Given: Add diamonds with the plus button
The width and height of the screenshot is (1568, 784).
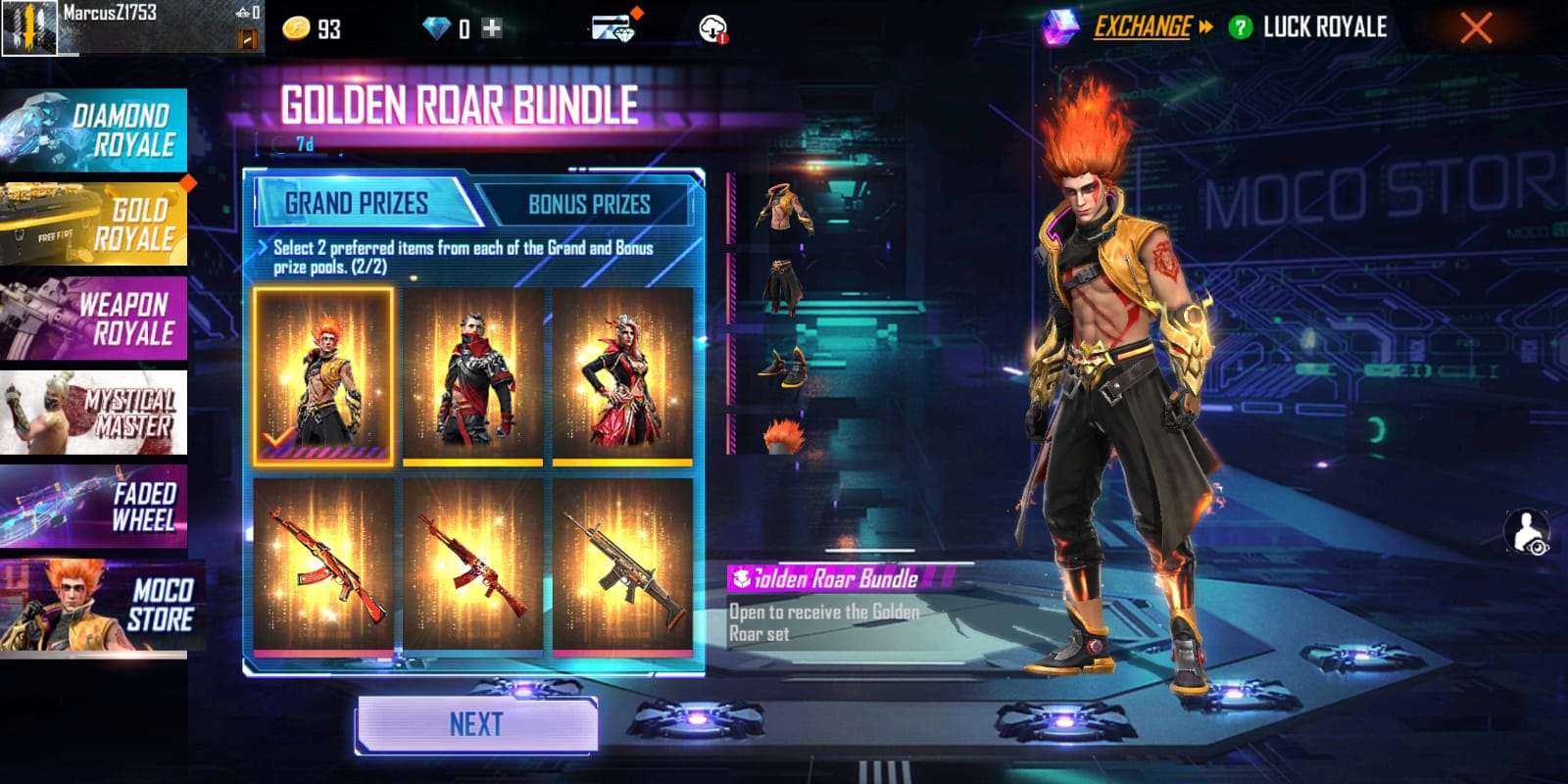Looking at the screenshot, I should [492, 28].
